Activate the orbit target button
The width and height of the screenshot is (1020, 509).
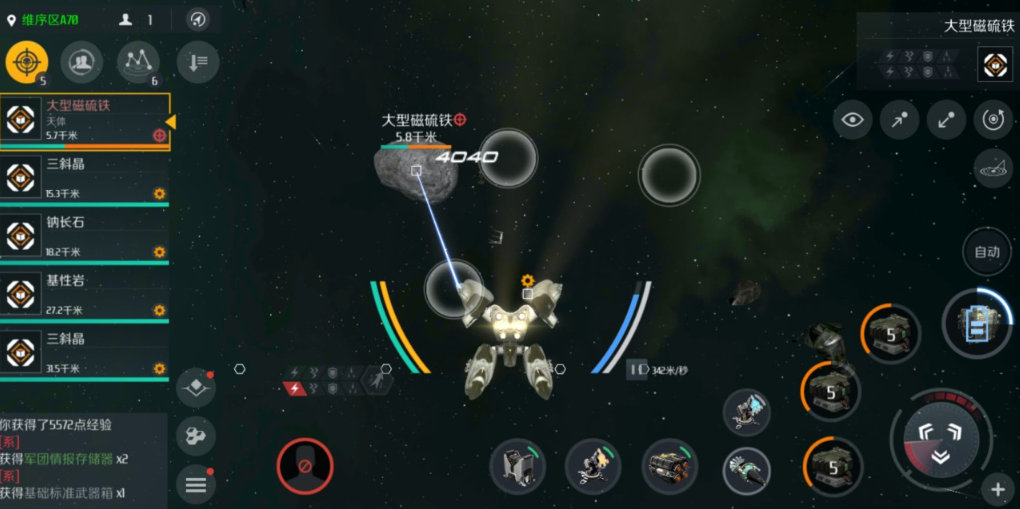coord(992,120)
